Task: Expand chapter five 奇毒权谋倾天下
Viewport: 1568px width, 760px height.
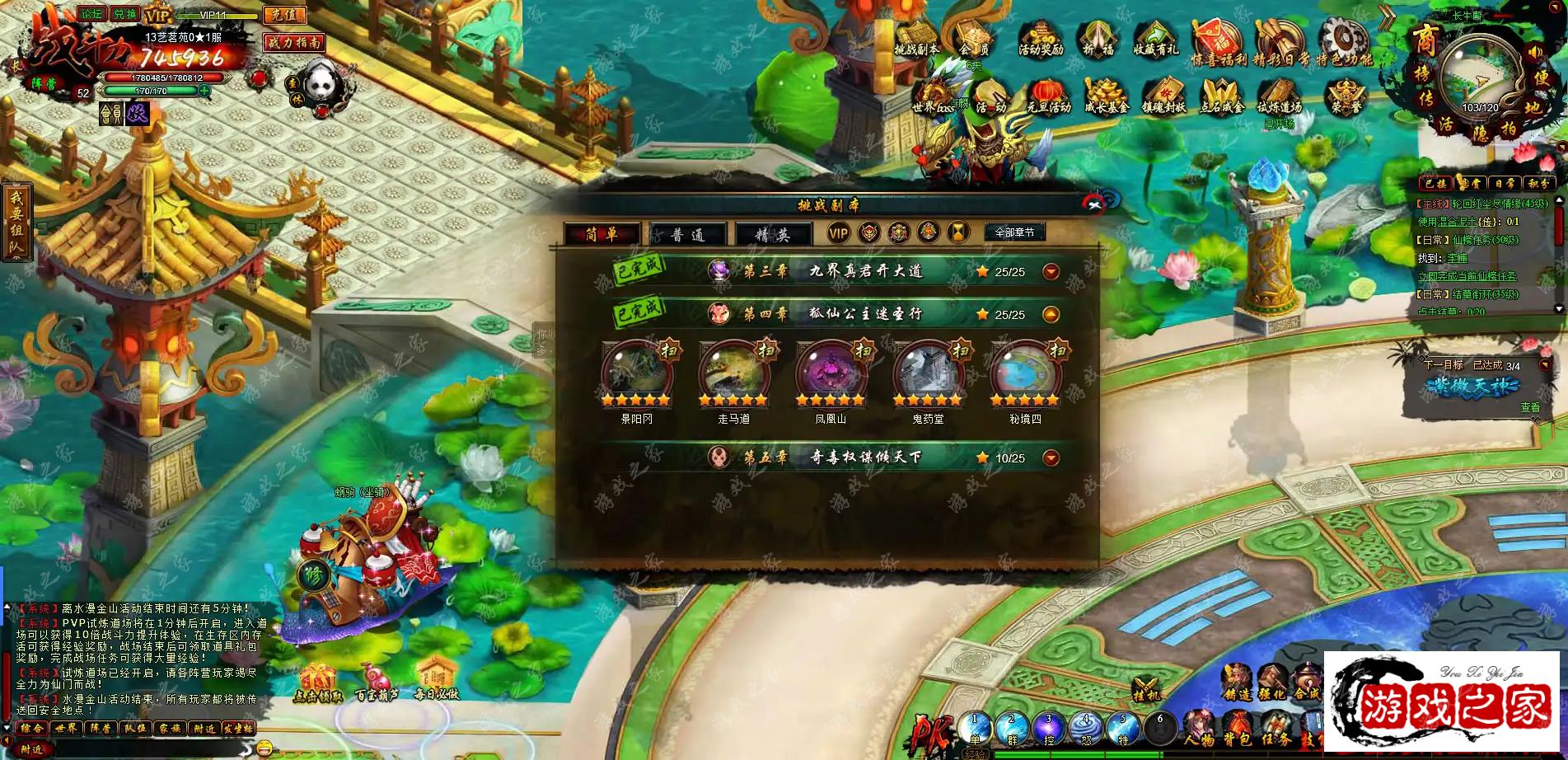Action: [1051, 457]
